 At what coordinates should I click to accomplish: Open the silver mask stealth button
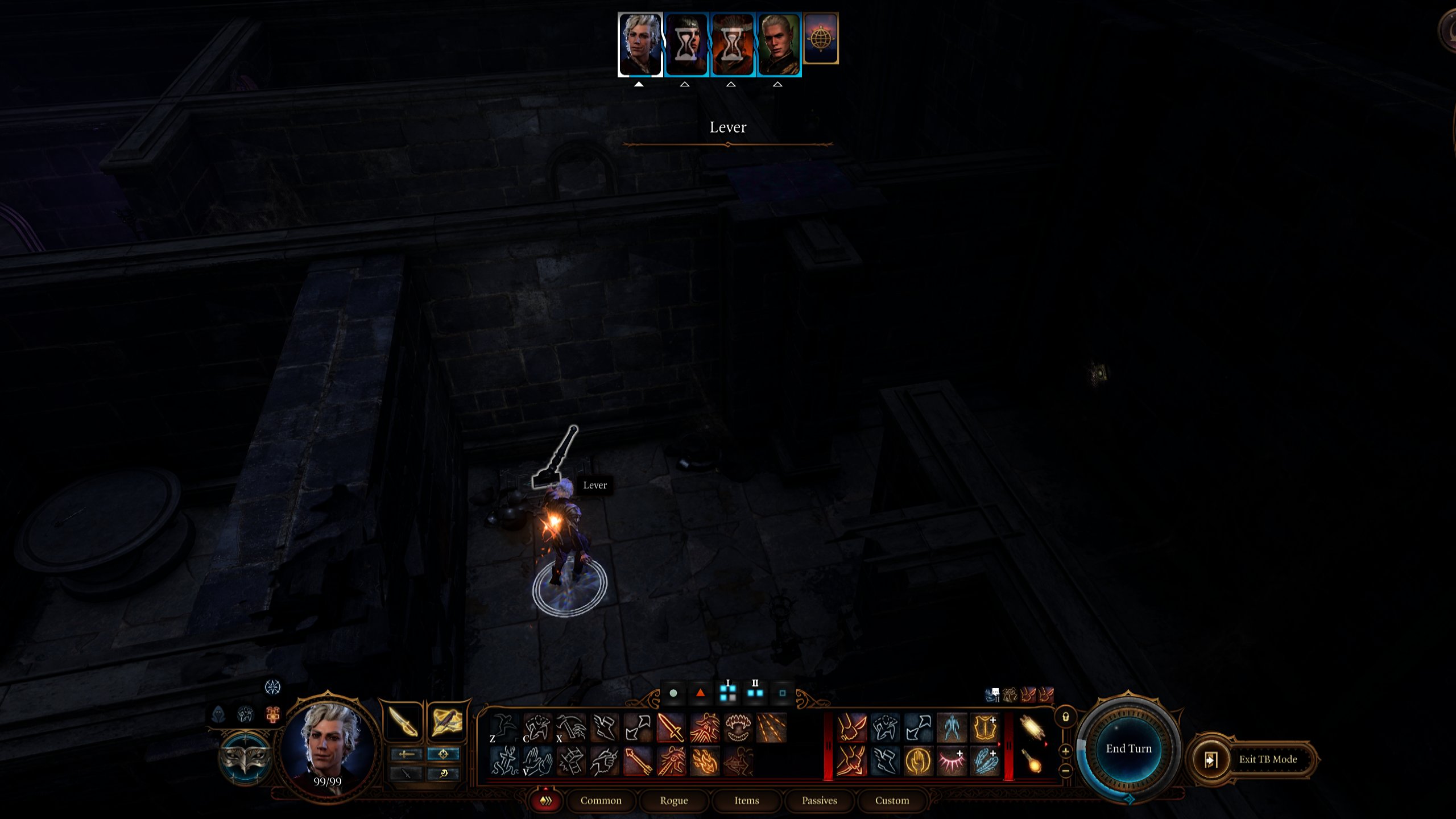pyautogui.click(x=245, y=757)
